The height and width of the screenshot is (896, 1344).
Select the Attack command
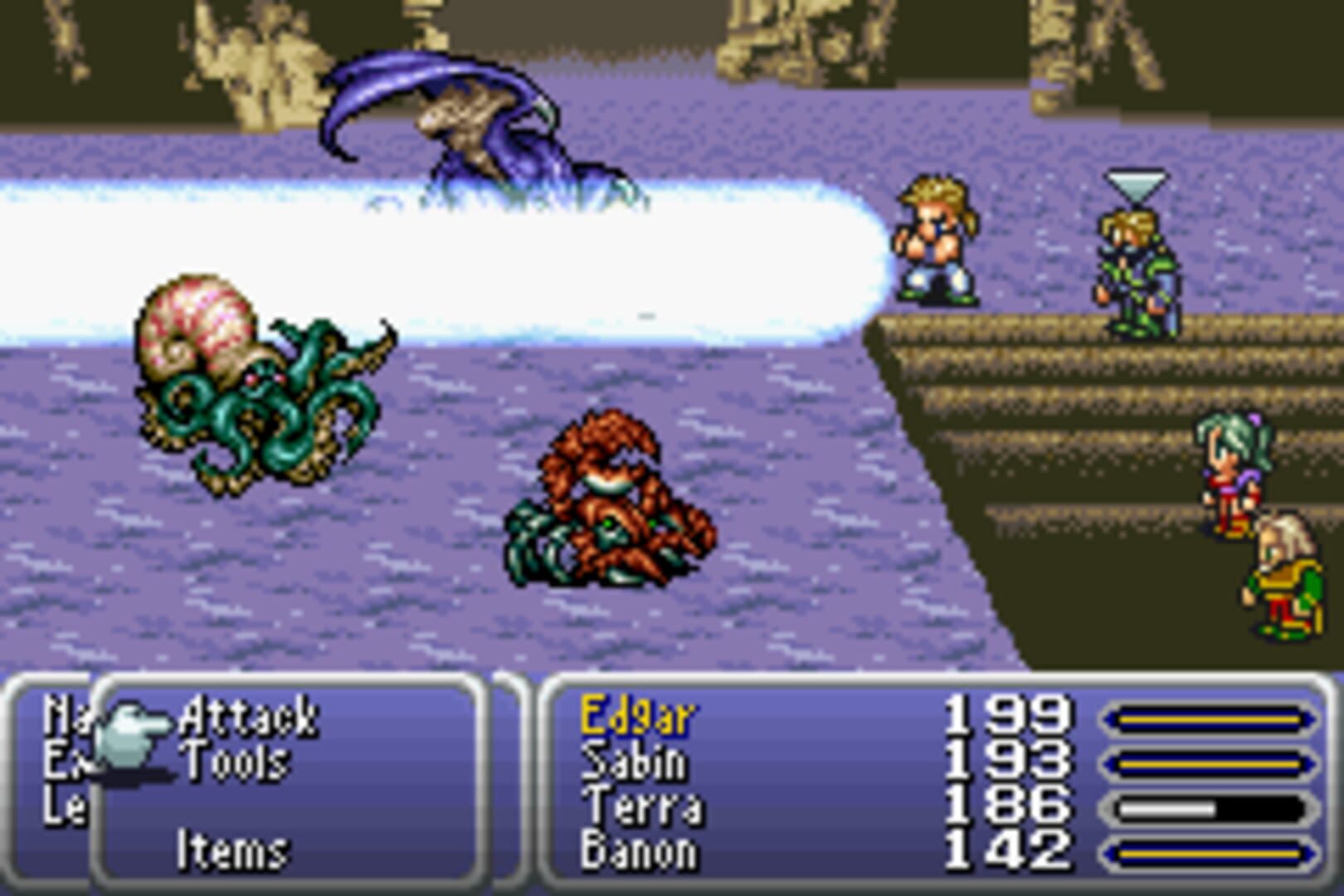pyautogui.click(x=249, y=715)
